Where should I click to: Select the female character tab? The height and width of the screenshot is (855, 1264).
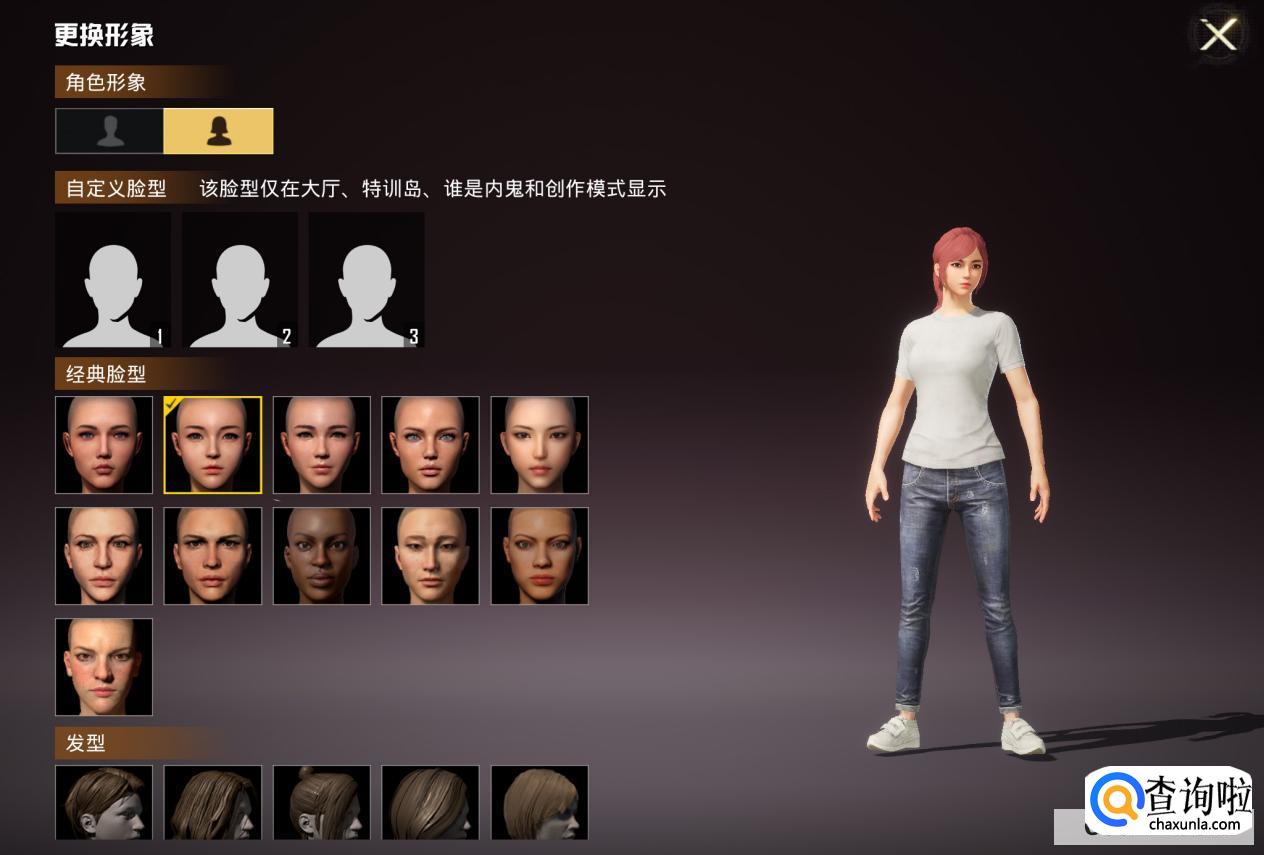tap(218, 131)
